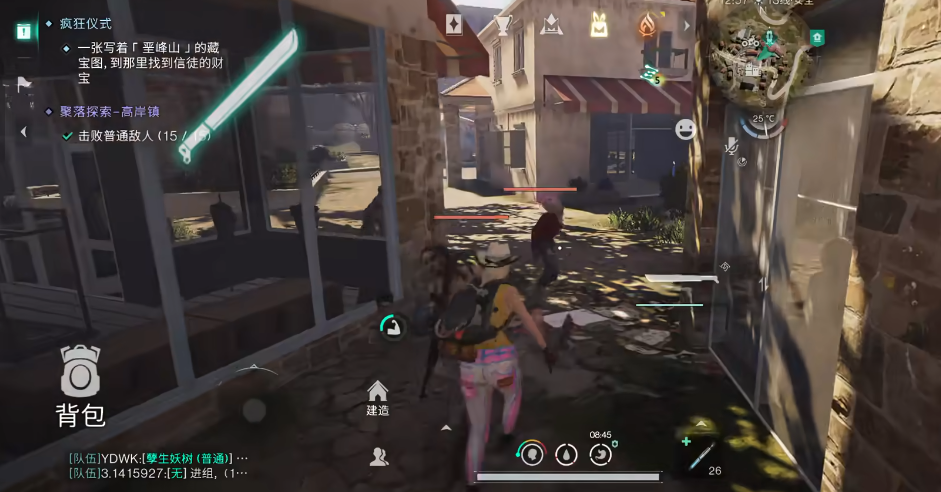Collapse the quest tracker with the left arrow
This screenshot has height=492, width=941.
point(22,132)
